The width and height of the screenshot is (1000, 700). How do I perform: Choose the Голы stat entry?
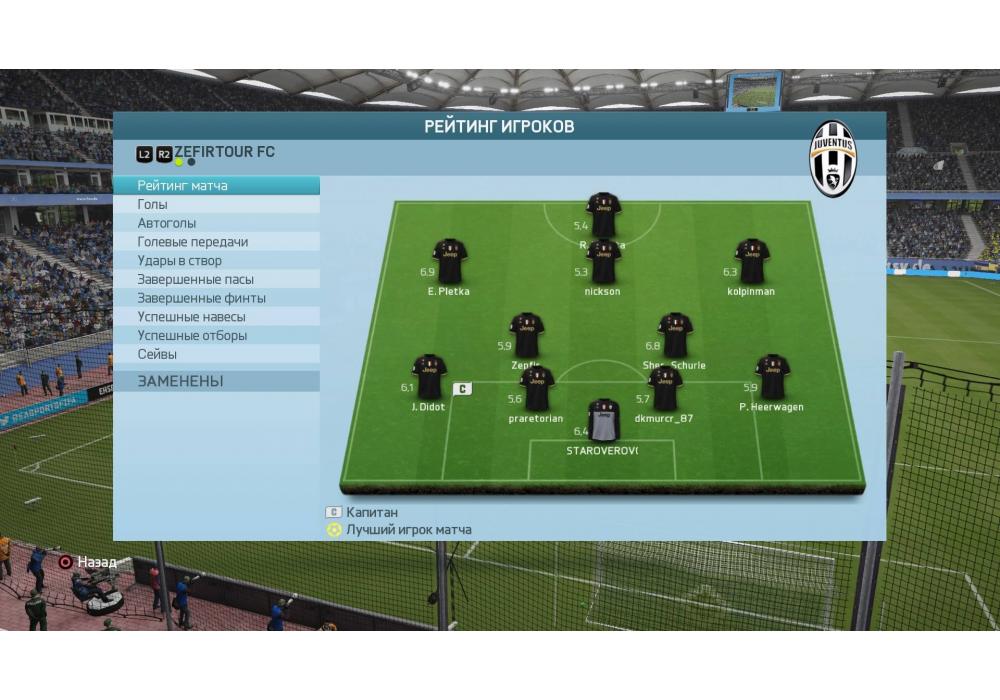click(x=216, y=205)
